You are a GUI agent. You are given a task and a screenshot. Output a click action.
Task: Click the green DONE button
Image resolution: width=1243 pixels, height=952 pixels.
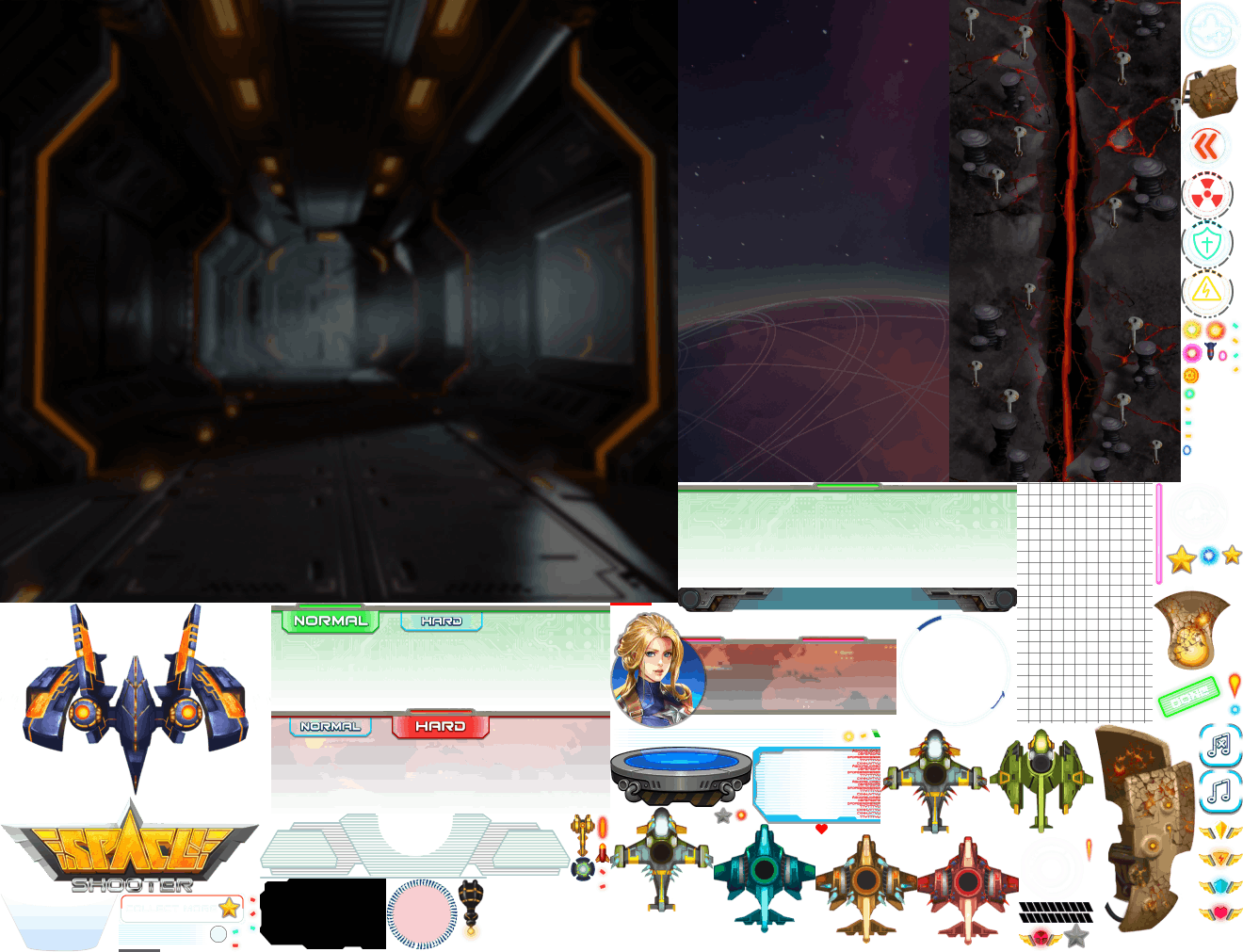1188,698
